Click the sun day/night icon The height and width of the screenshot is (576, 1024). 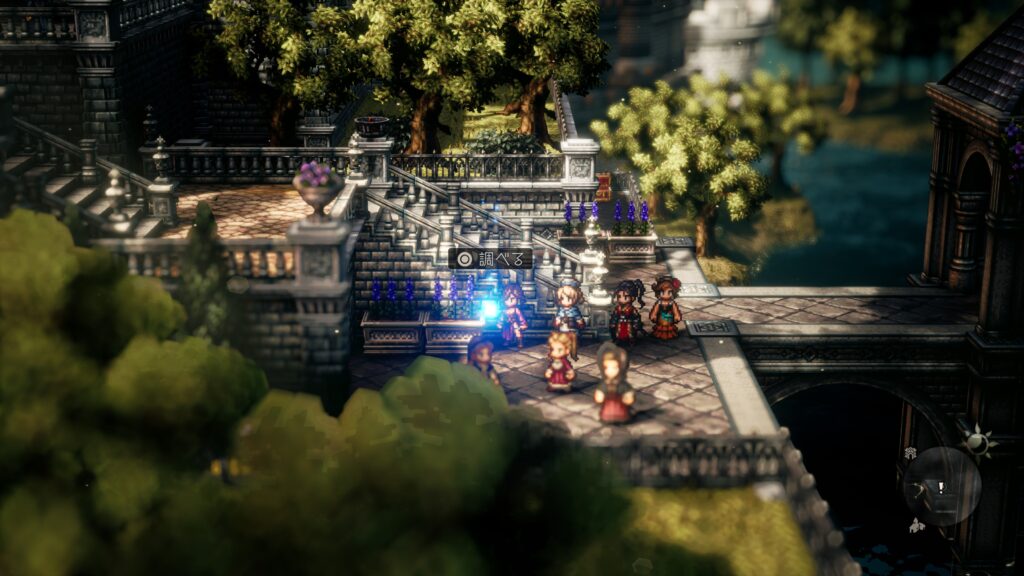(975, 442)
